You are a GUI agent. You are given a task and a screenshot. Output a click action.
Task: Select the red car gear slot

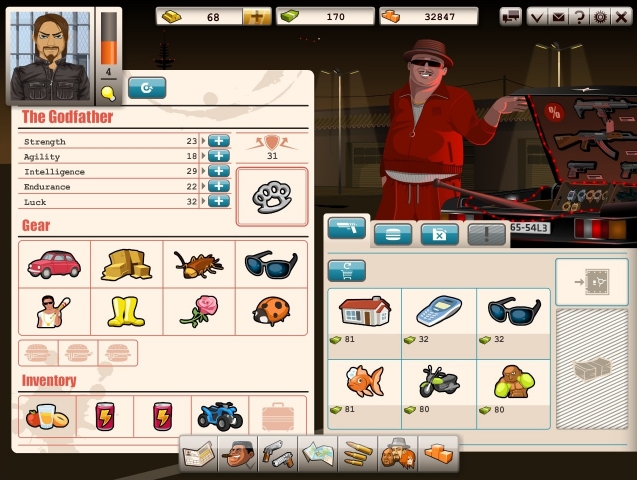(x=54, y=263)
